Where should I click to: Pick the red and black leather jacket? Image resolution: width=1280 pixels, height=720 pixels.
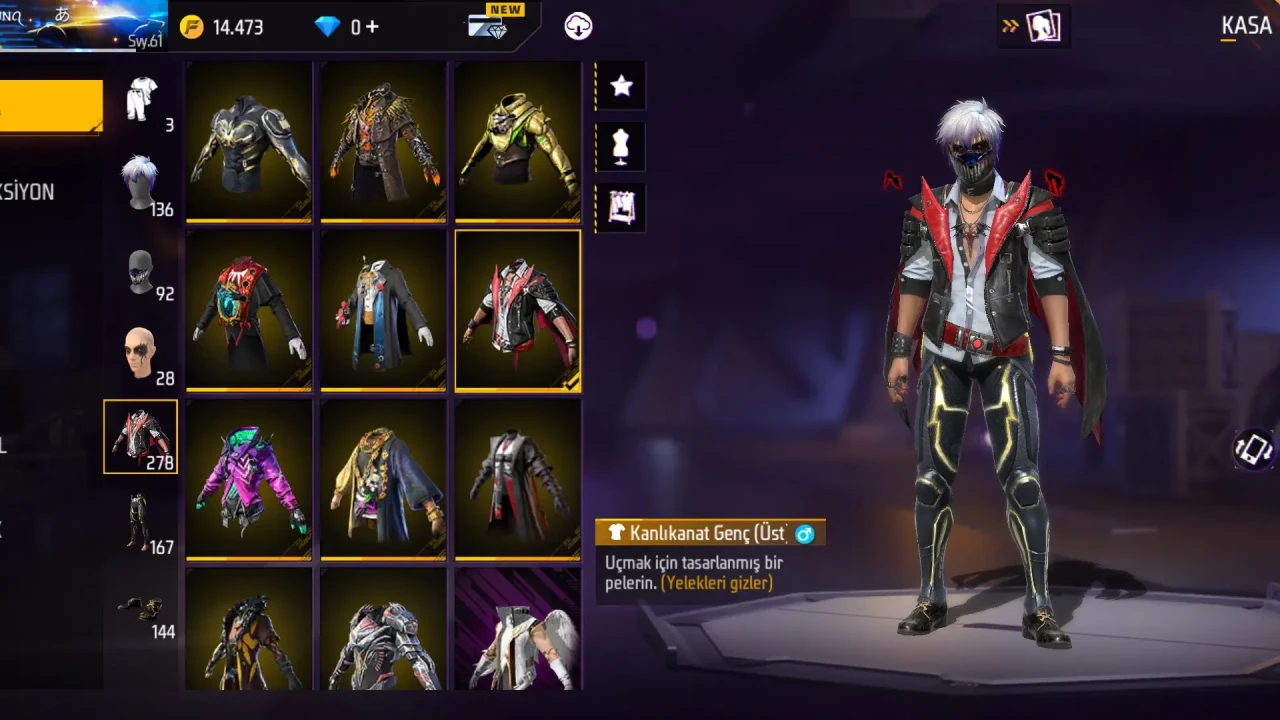[518, 311]
